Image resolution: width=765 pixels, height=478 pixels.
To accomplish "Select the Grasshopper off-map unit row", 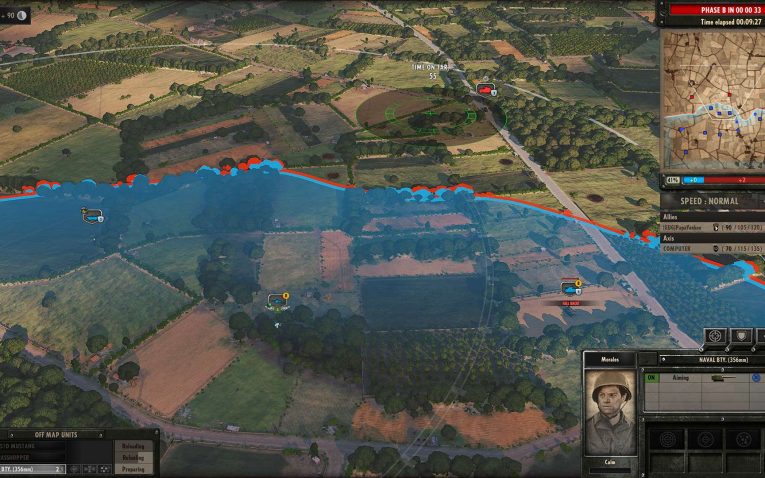I will point(32,457).
